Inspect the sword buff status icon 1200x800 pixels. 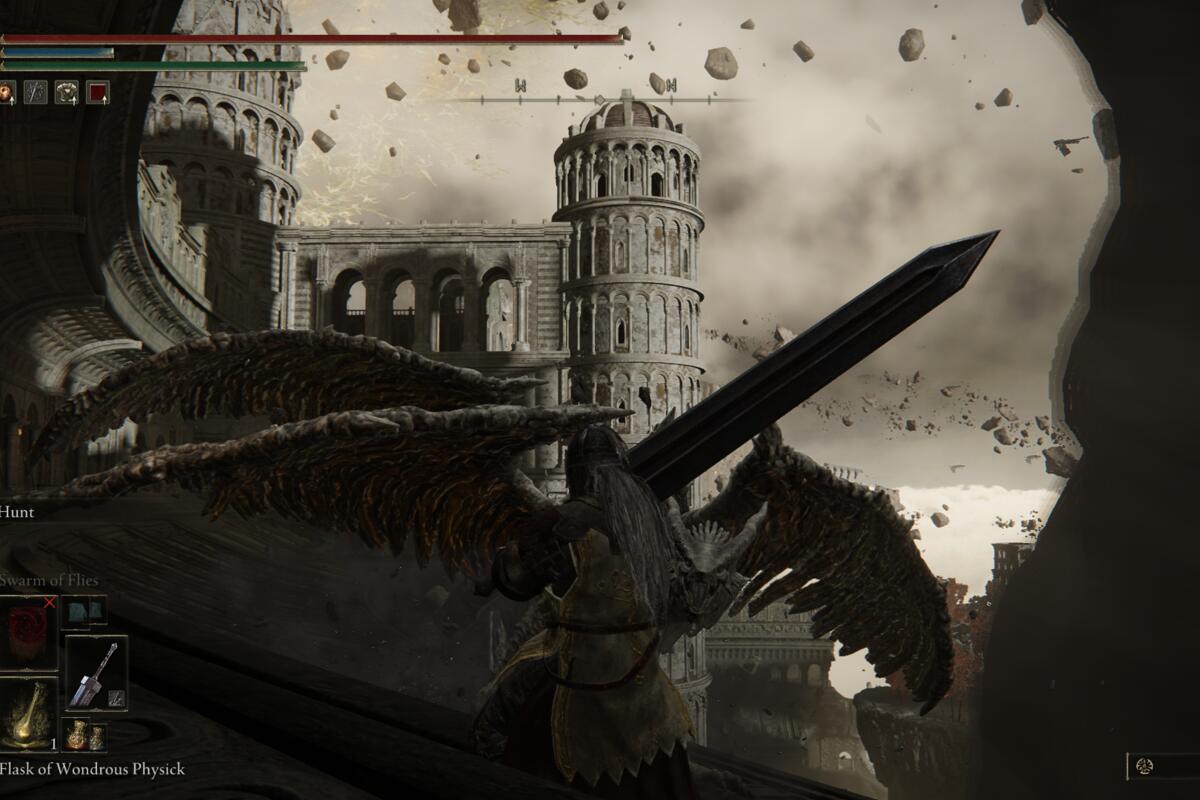tap(36, 92)
